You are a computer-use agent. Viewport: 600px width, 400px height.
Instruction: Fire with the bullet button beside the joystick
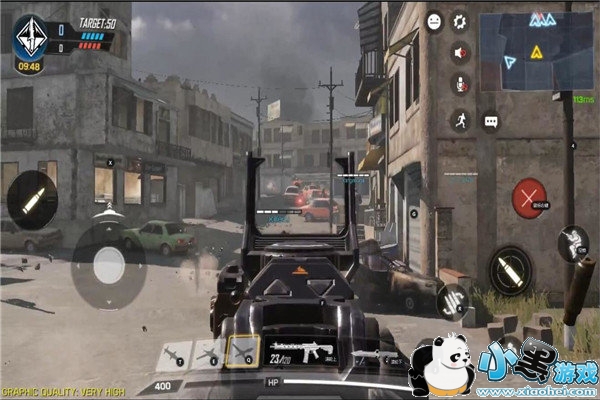31,199
